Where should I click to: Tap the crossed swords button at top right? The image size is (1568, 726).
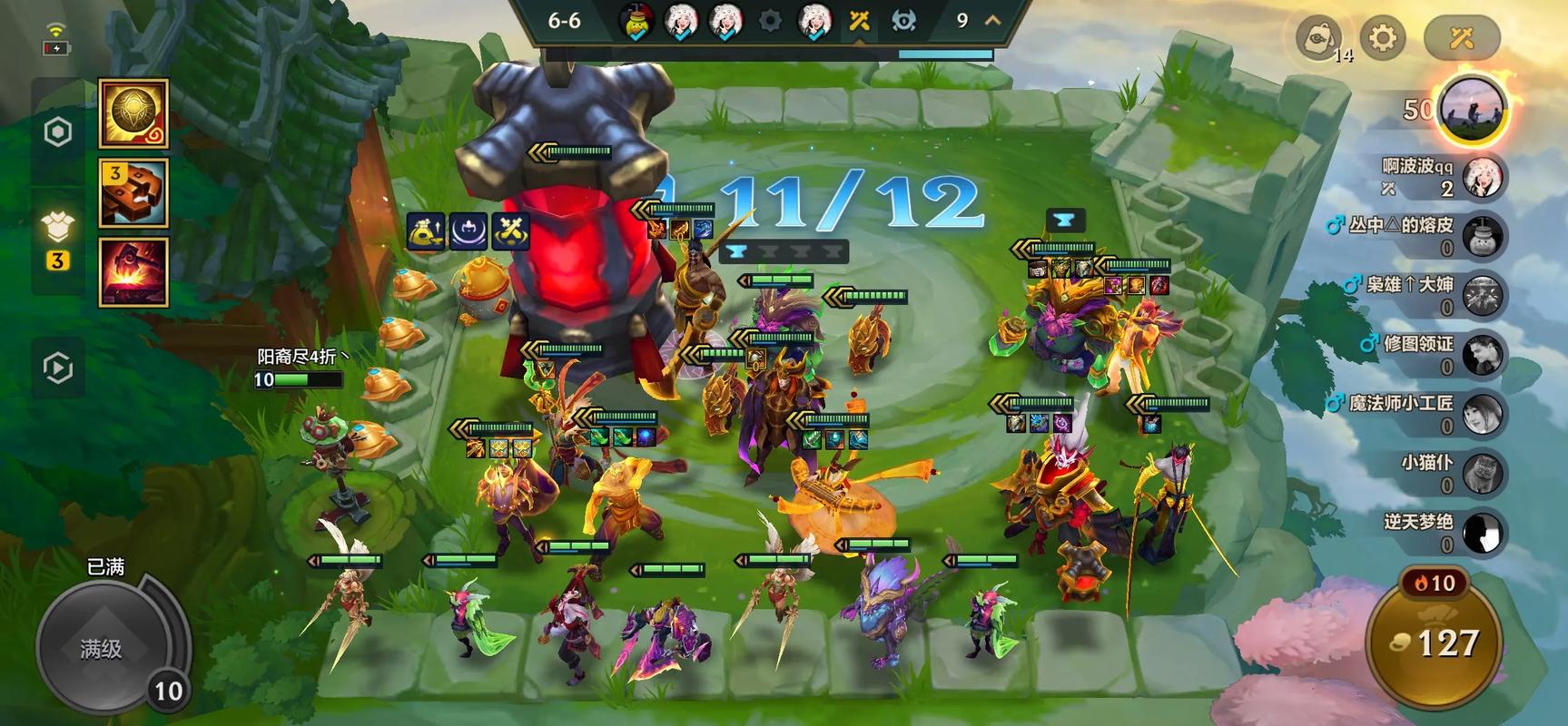click(1461, 38)
